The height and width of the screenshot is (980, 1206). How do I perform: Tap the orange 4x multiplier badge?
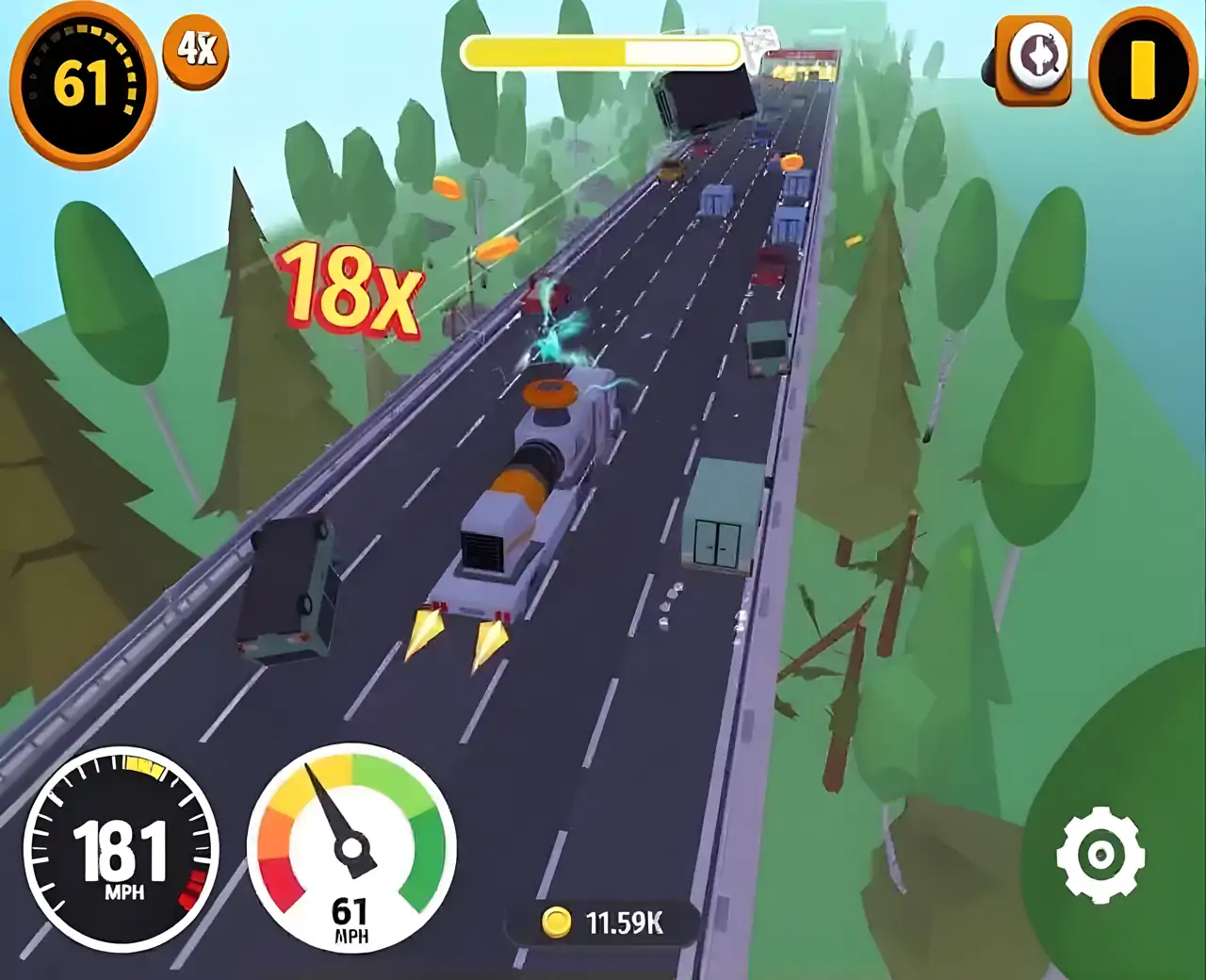[x=196, y=49]
